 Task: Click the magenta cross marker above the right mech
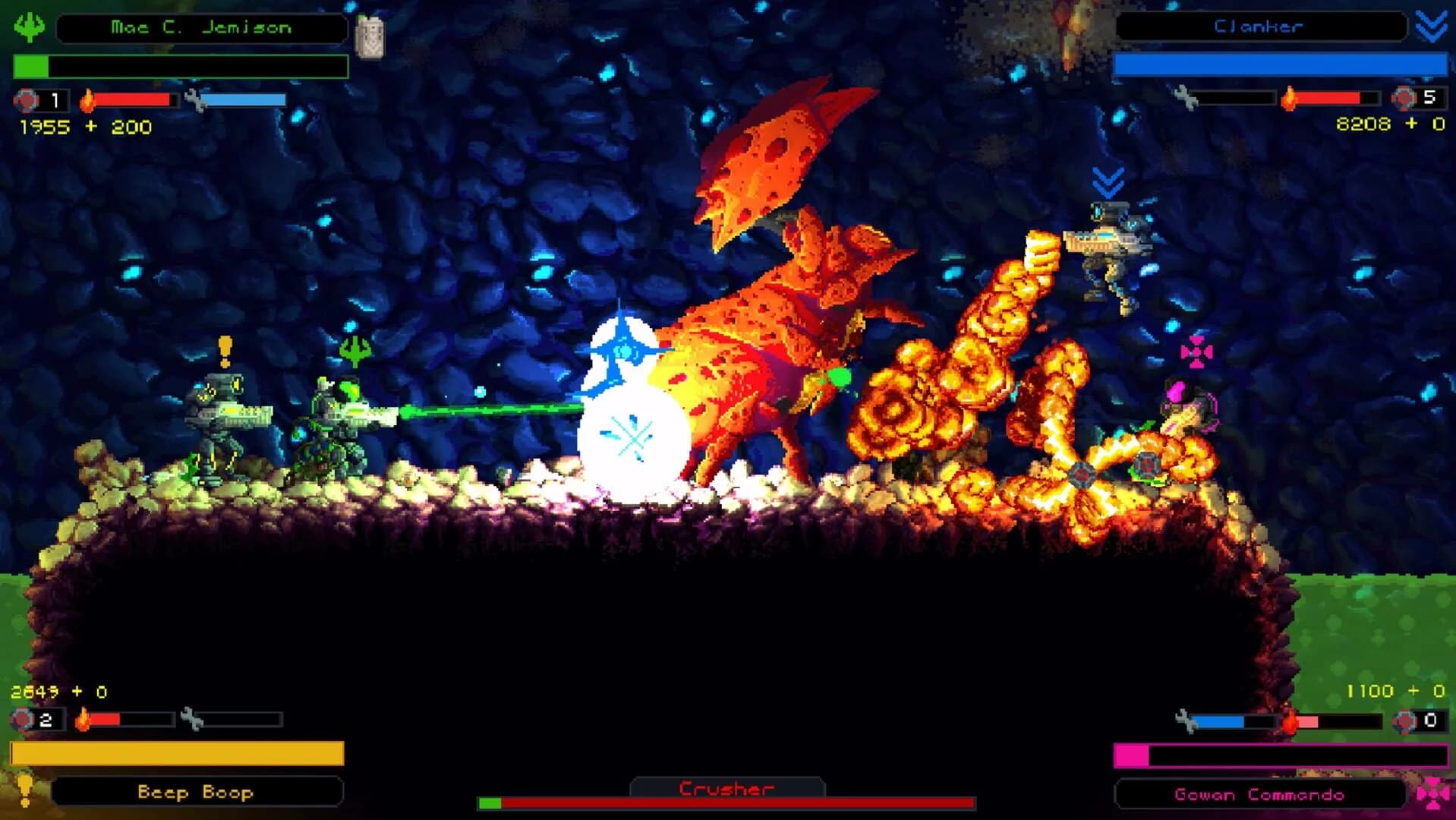tap(1197, 352)
